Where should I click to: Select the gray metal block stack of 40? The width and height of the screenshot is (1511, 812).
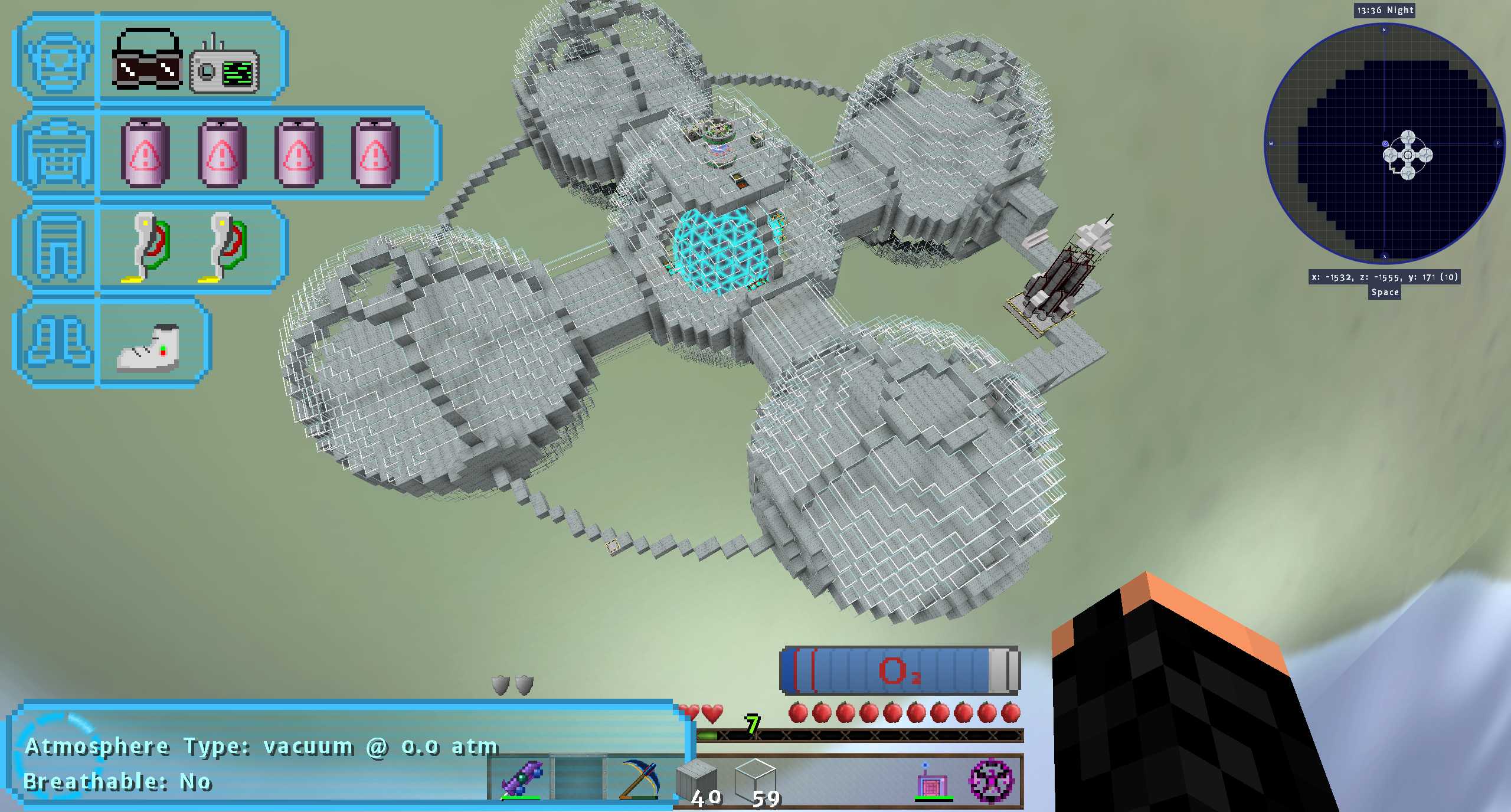696,779
